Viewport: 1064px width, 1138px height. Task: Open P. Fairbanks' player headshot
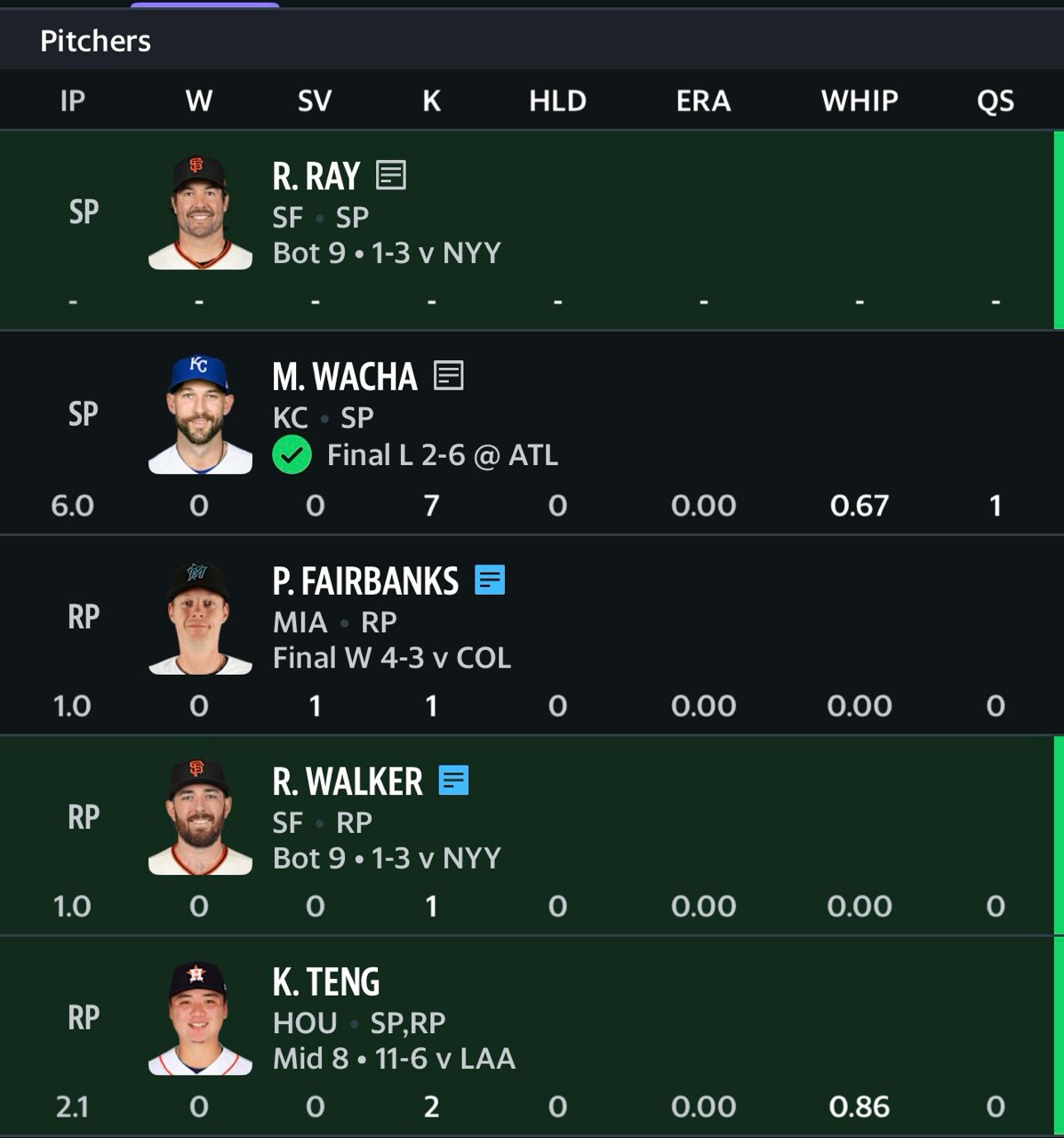point(200,617)
